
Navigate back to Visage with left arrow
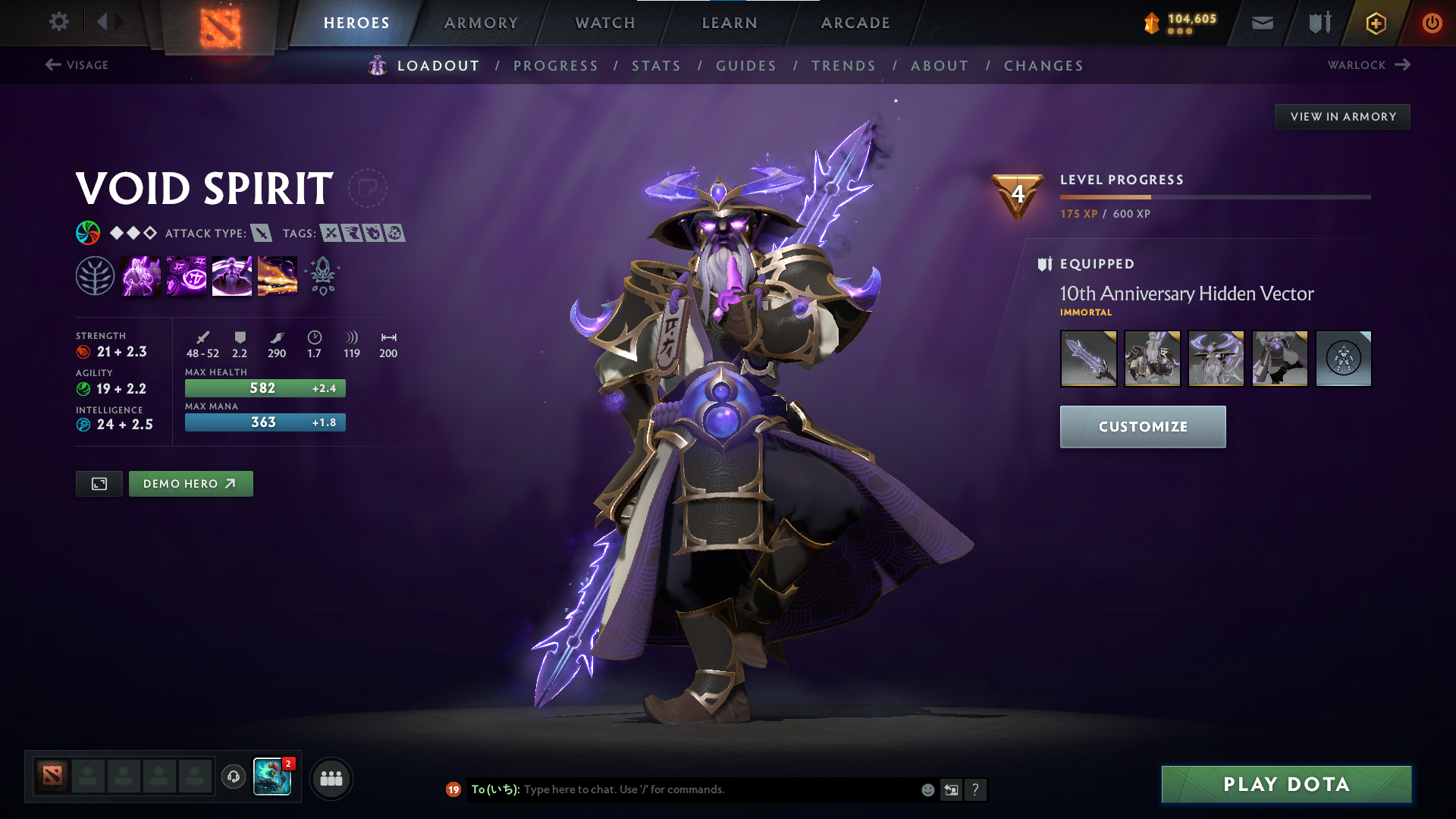click(x=52, y=65)
